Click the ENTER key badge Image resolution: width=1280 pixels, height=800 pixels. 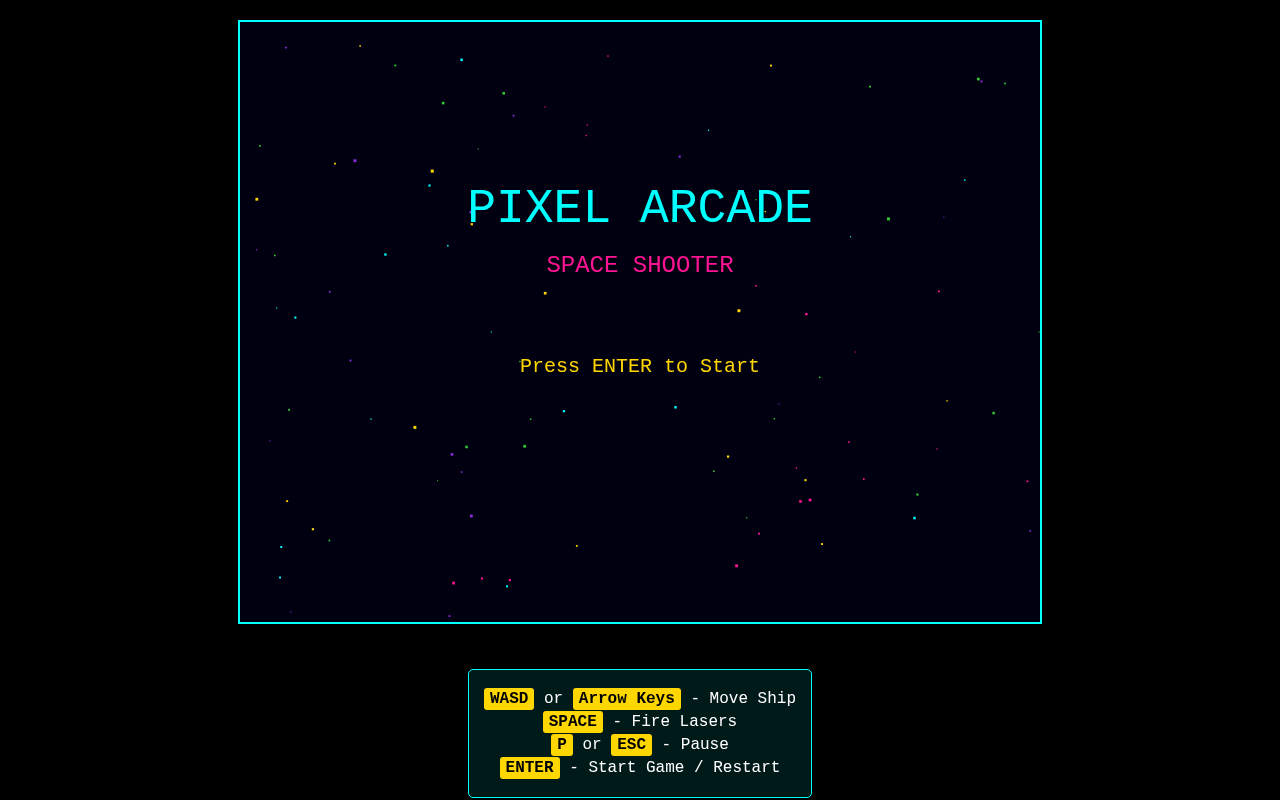529,766
